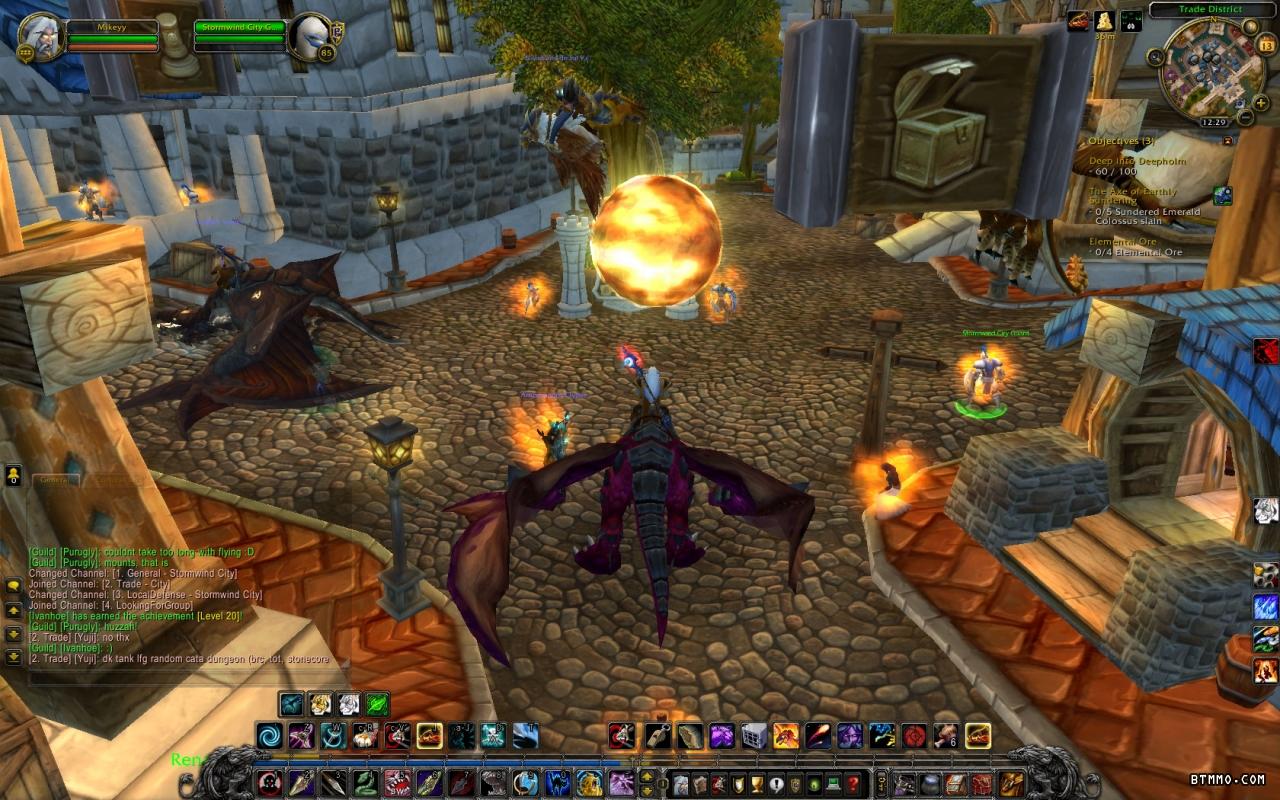Open the General chat tab

(55, 481)
